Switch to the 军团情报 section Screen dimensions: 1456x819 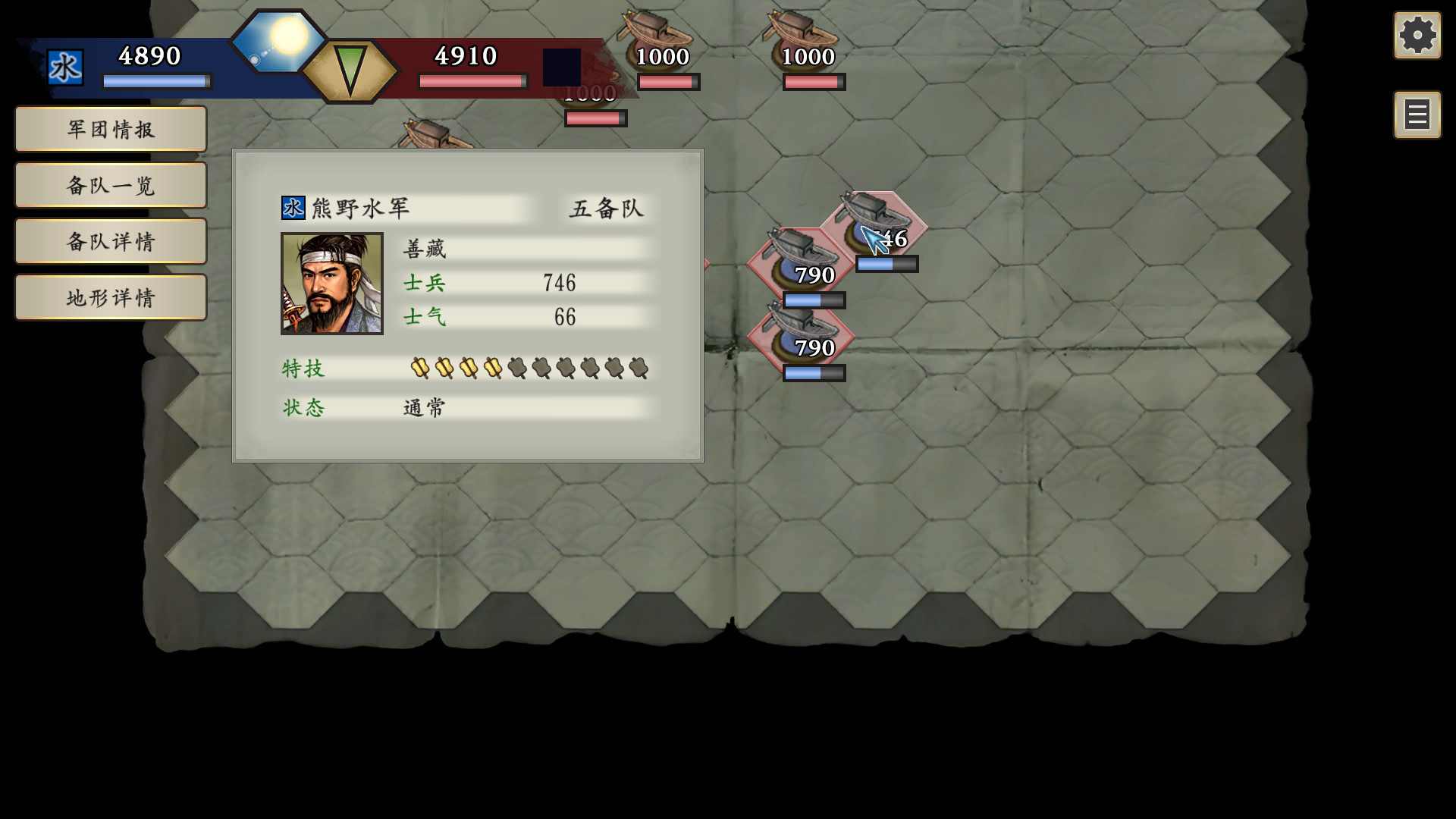pos(110,128)
